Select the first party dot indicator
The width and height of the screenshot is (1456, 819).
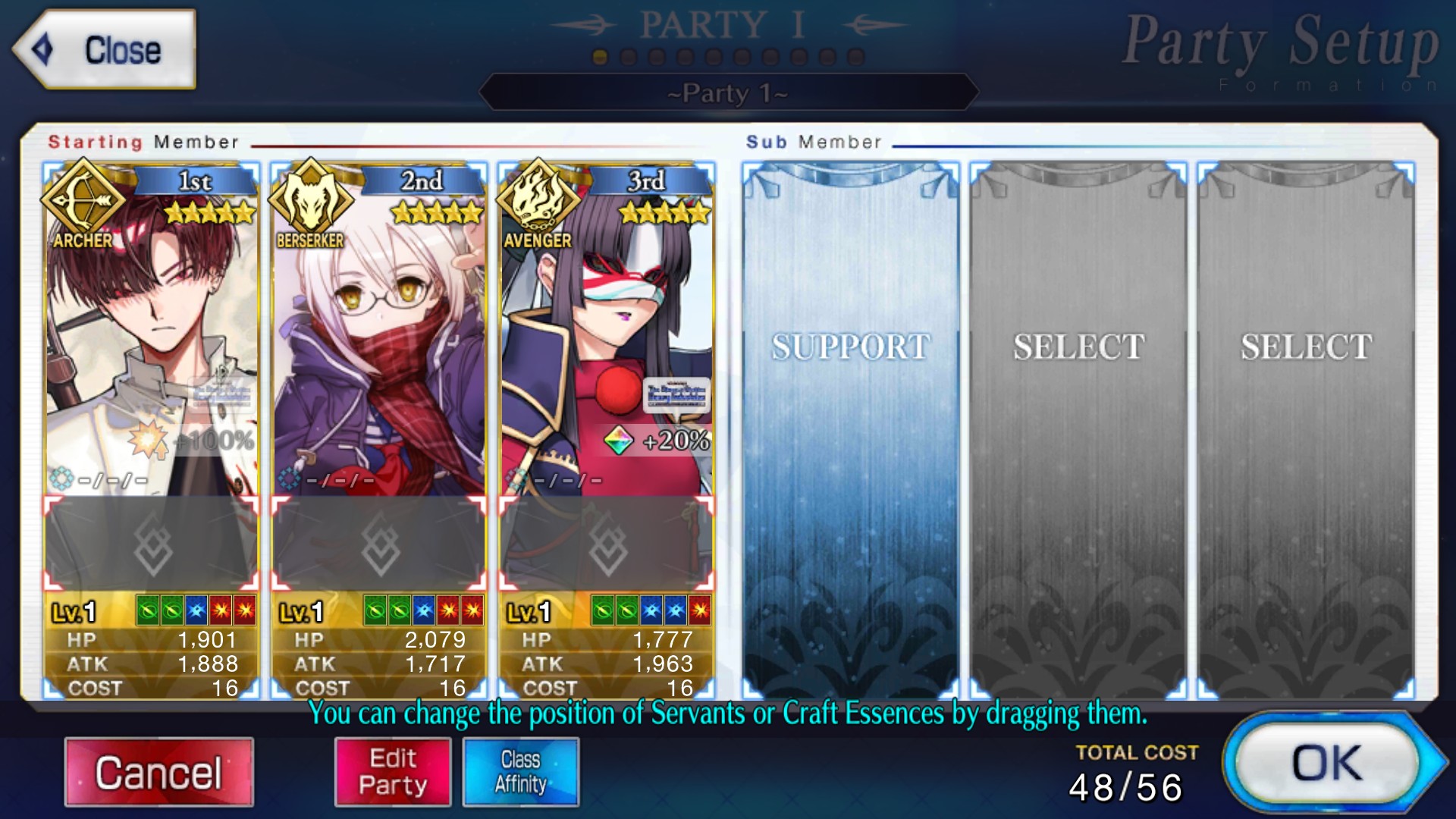(x=601, y=55)
